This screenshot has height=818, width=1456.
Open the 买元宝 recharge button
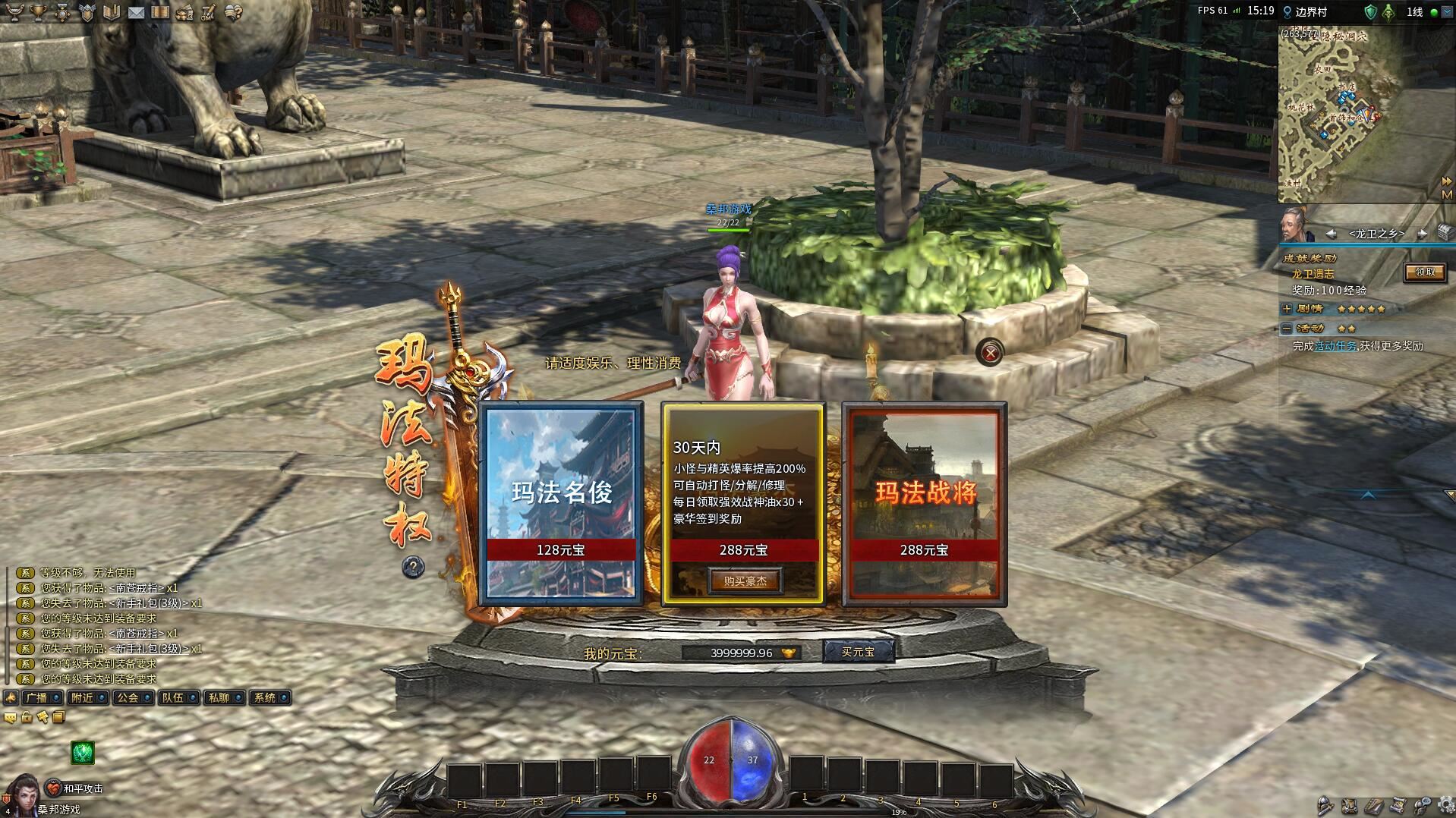pos(858,652)
